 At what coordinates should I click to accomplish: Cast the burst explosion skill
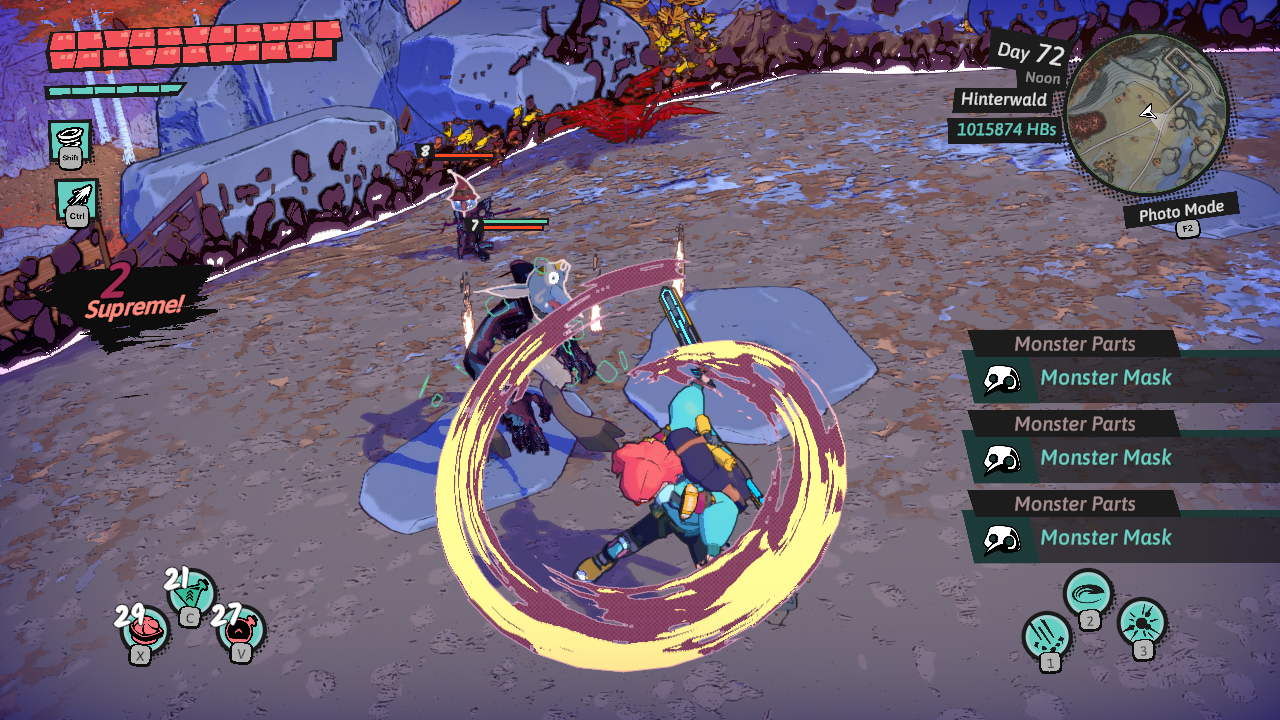pos(1141,622)
